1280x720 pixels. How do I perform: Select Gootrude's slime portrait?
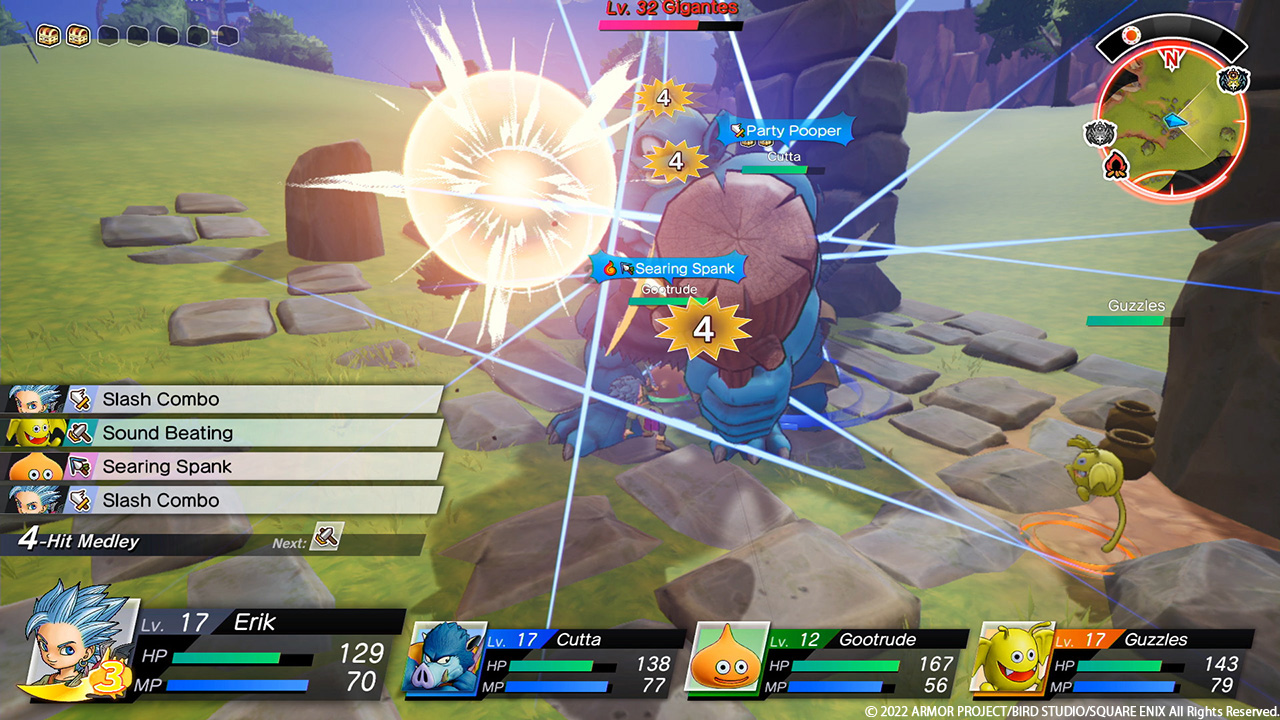[727, 658]
